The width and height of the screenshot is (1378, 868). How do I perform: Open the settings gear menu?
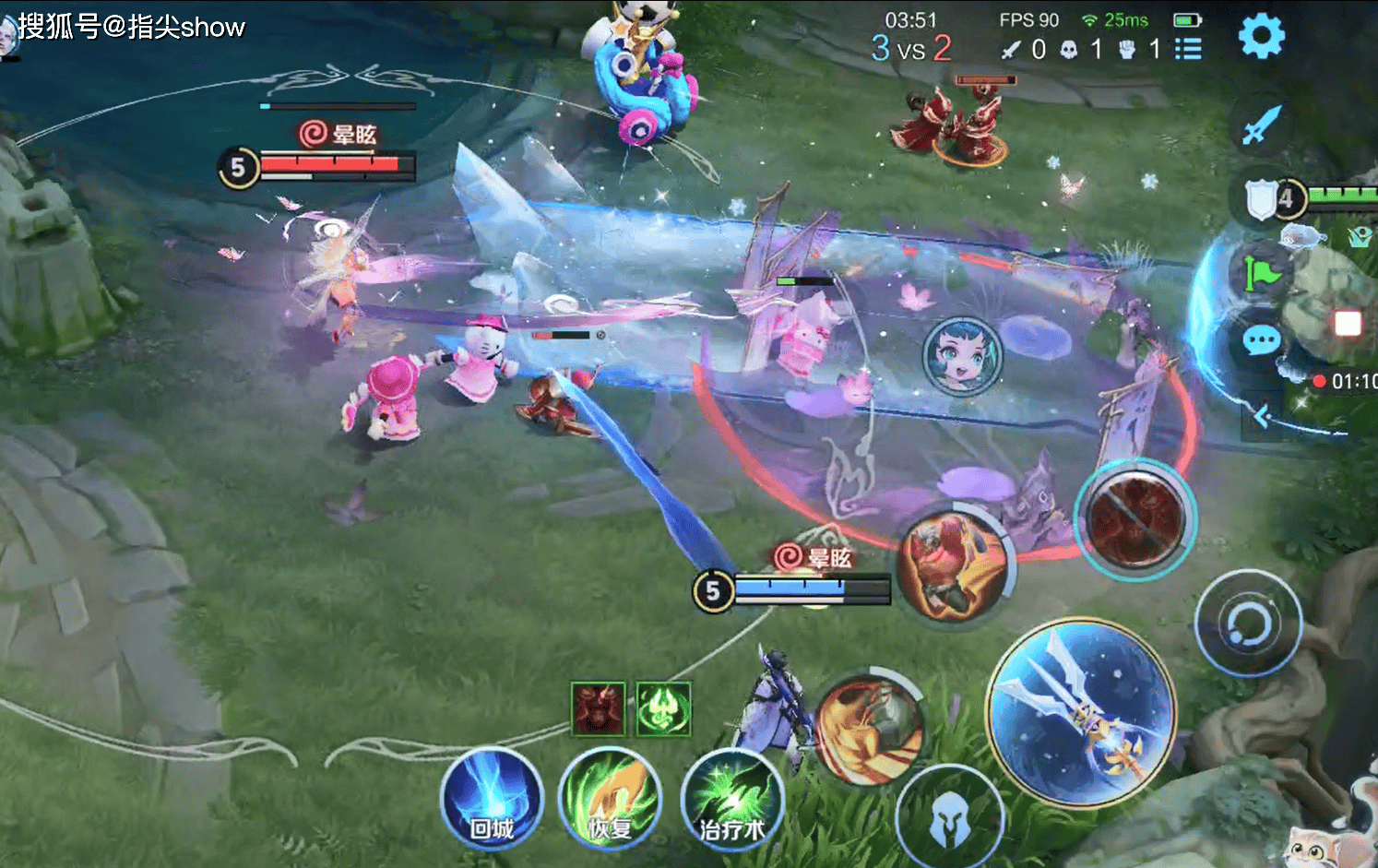tap(1260, 37)
